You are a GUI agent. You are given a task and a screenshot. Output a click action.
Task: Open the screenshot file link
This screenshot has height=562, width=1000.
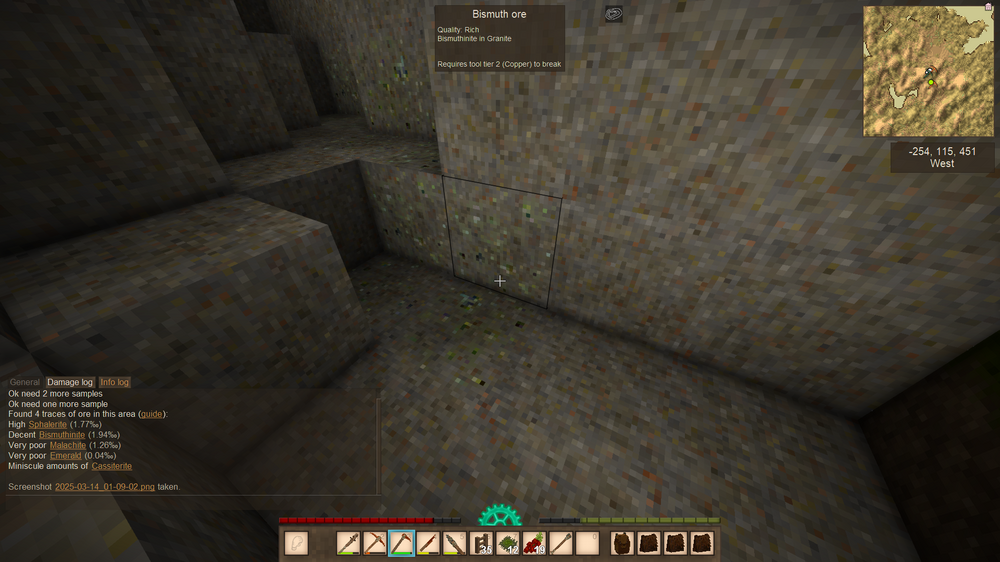pos(105,487)
